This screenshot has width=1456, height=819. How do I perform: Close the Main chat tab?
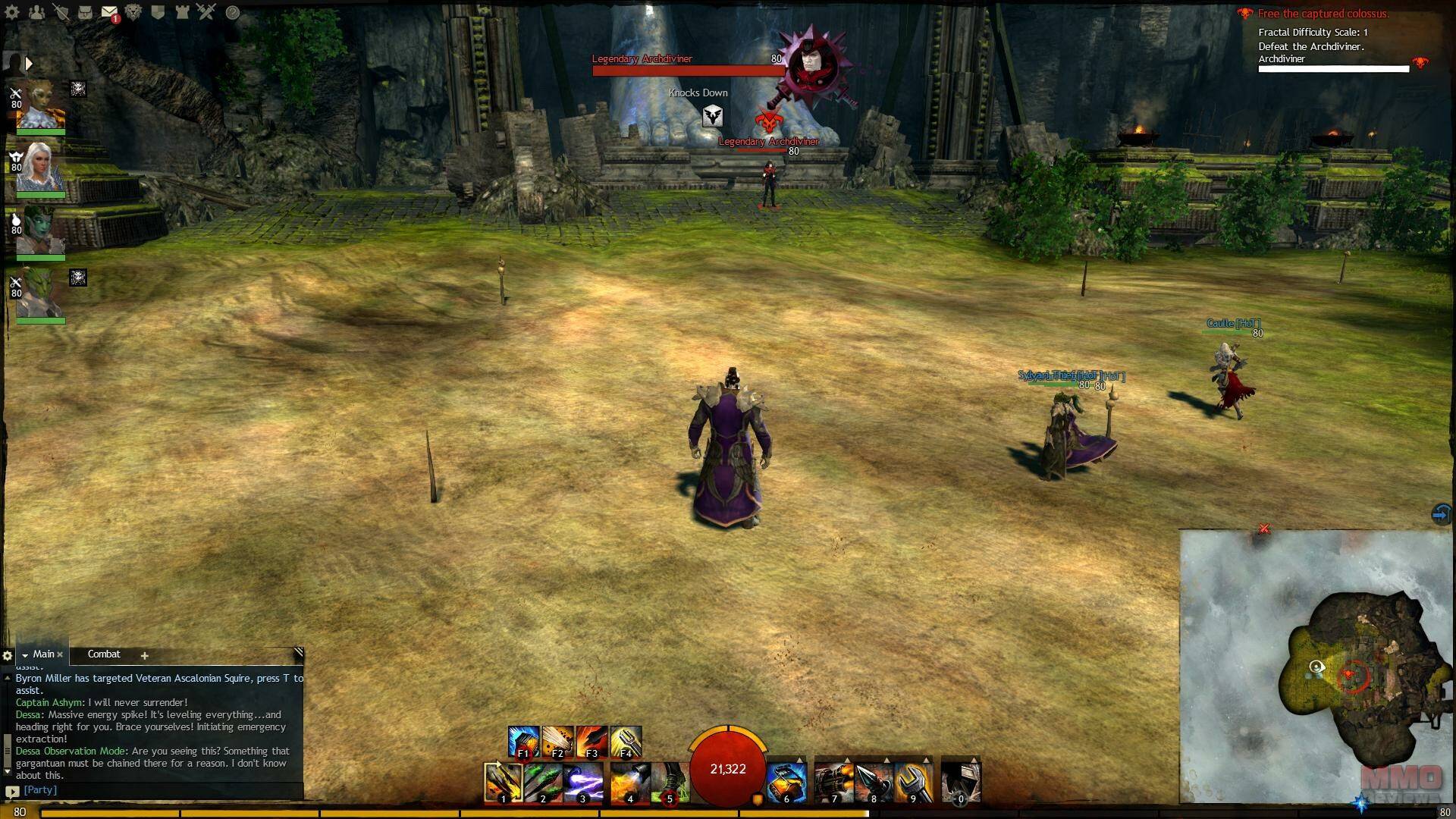[x=60, y=654]
